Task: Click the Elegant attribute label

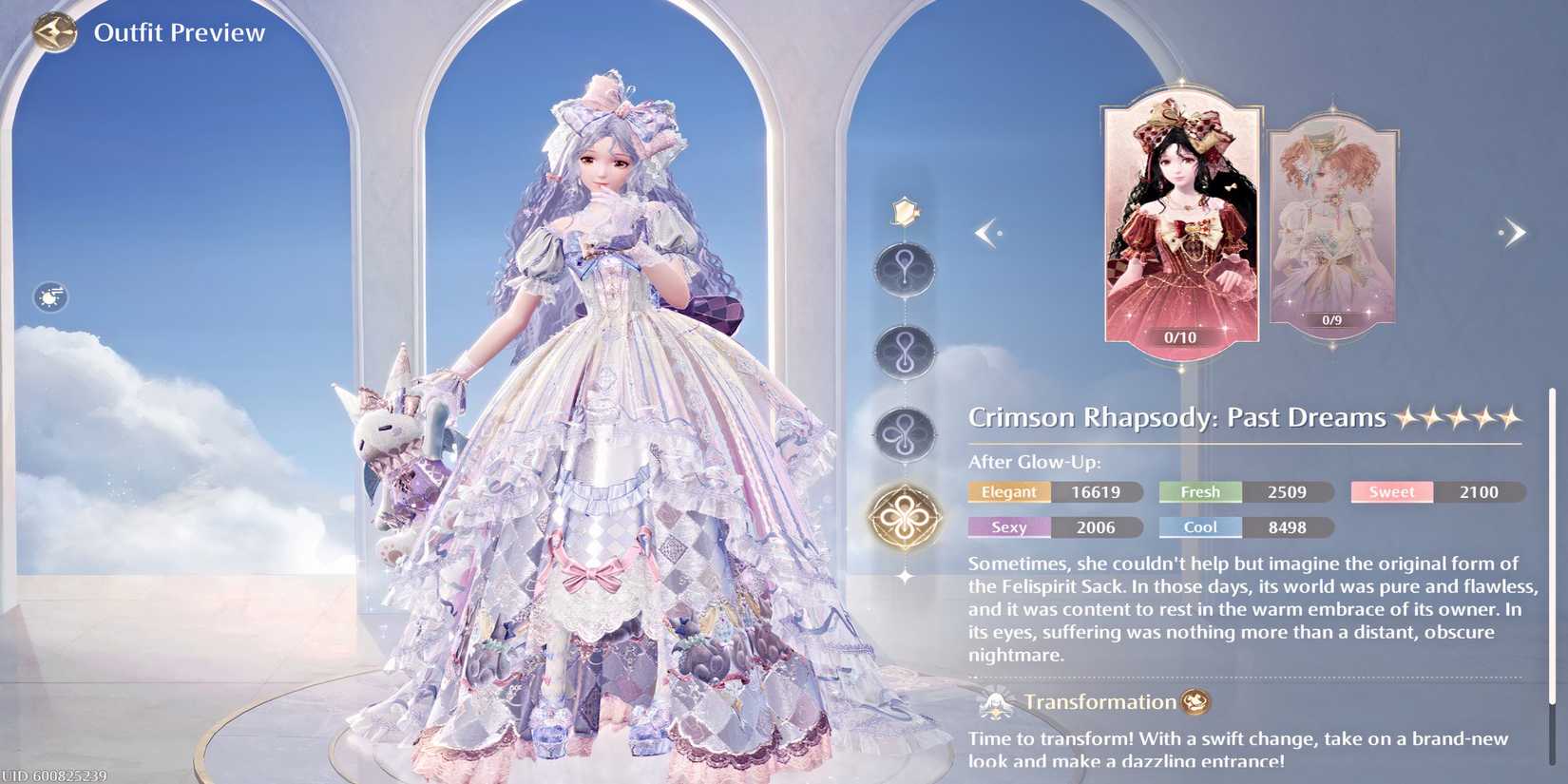Action: click(x=1007, y=492)
